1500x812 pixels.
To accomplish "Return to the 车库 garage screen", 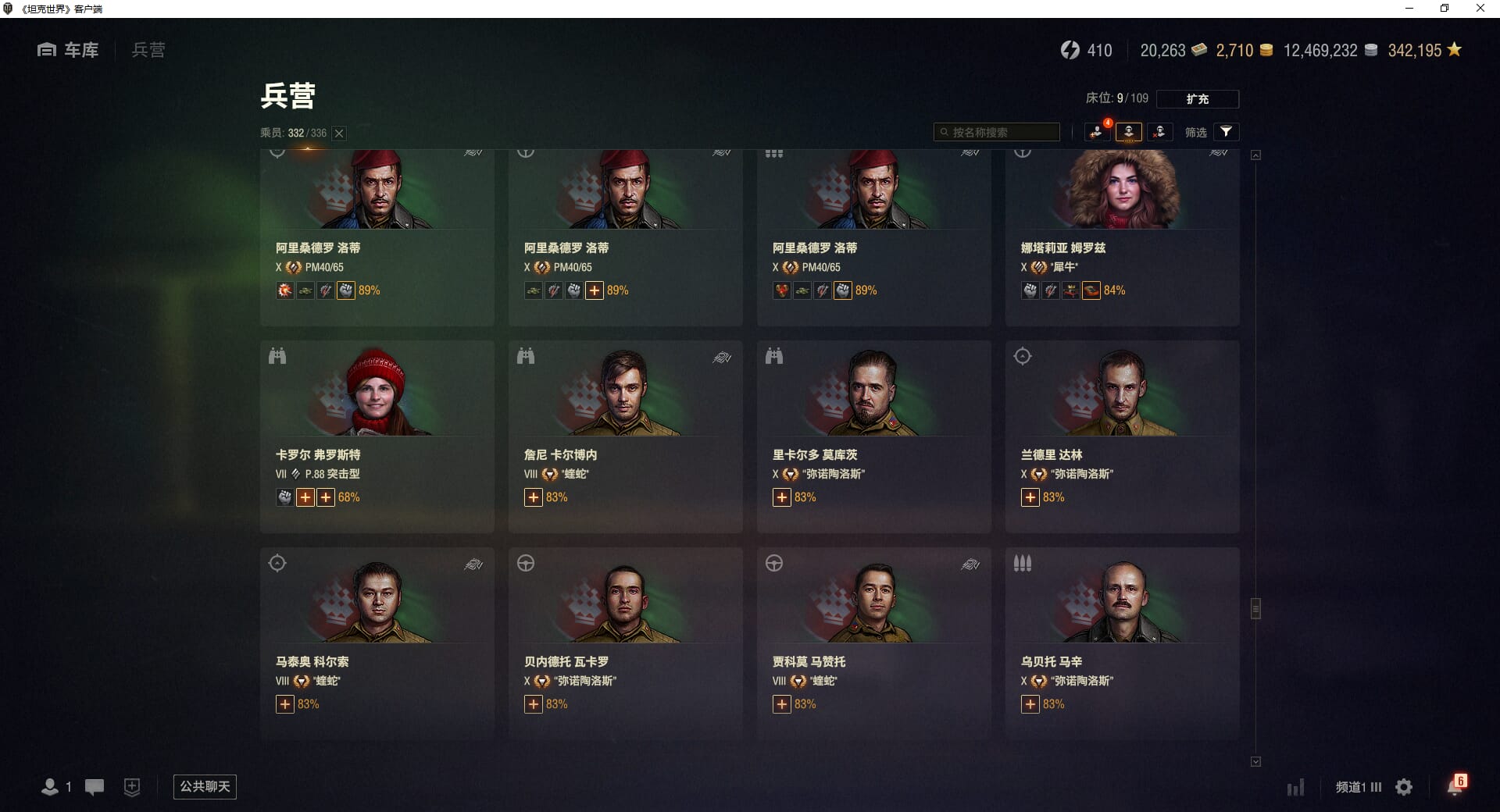I will pos(69,50).
